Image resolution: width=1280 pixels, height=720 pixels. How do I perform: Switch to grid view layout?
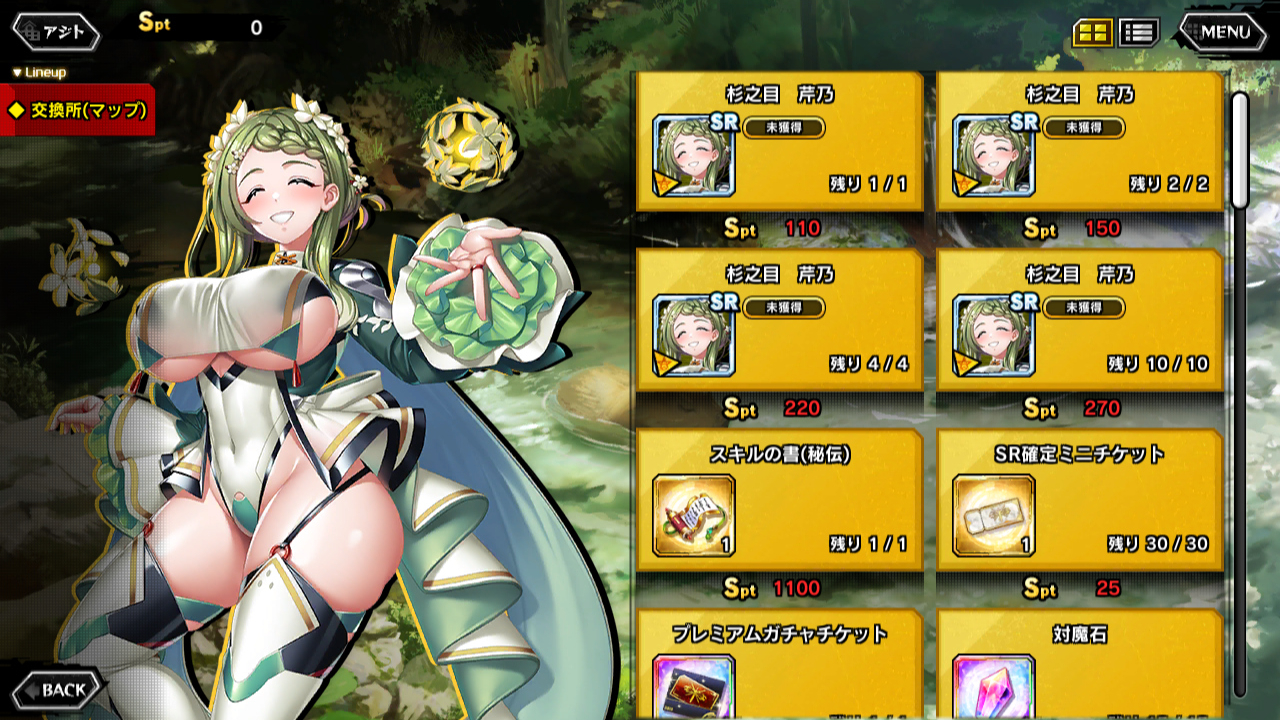point(1093,32)
